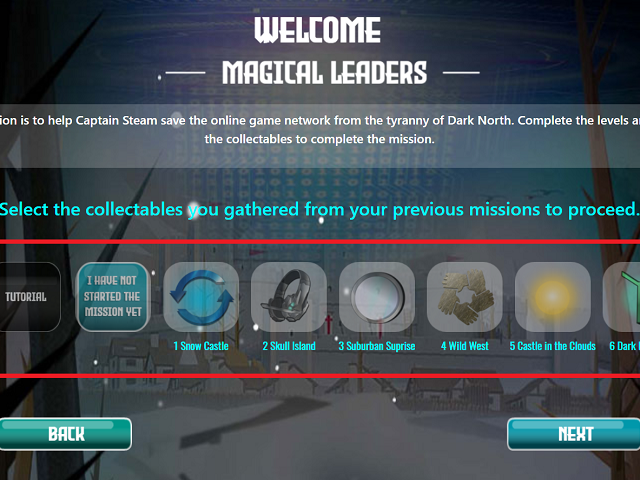Go to the previous screen with Back
640x480 pixels.
click(66, 434)
